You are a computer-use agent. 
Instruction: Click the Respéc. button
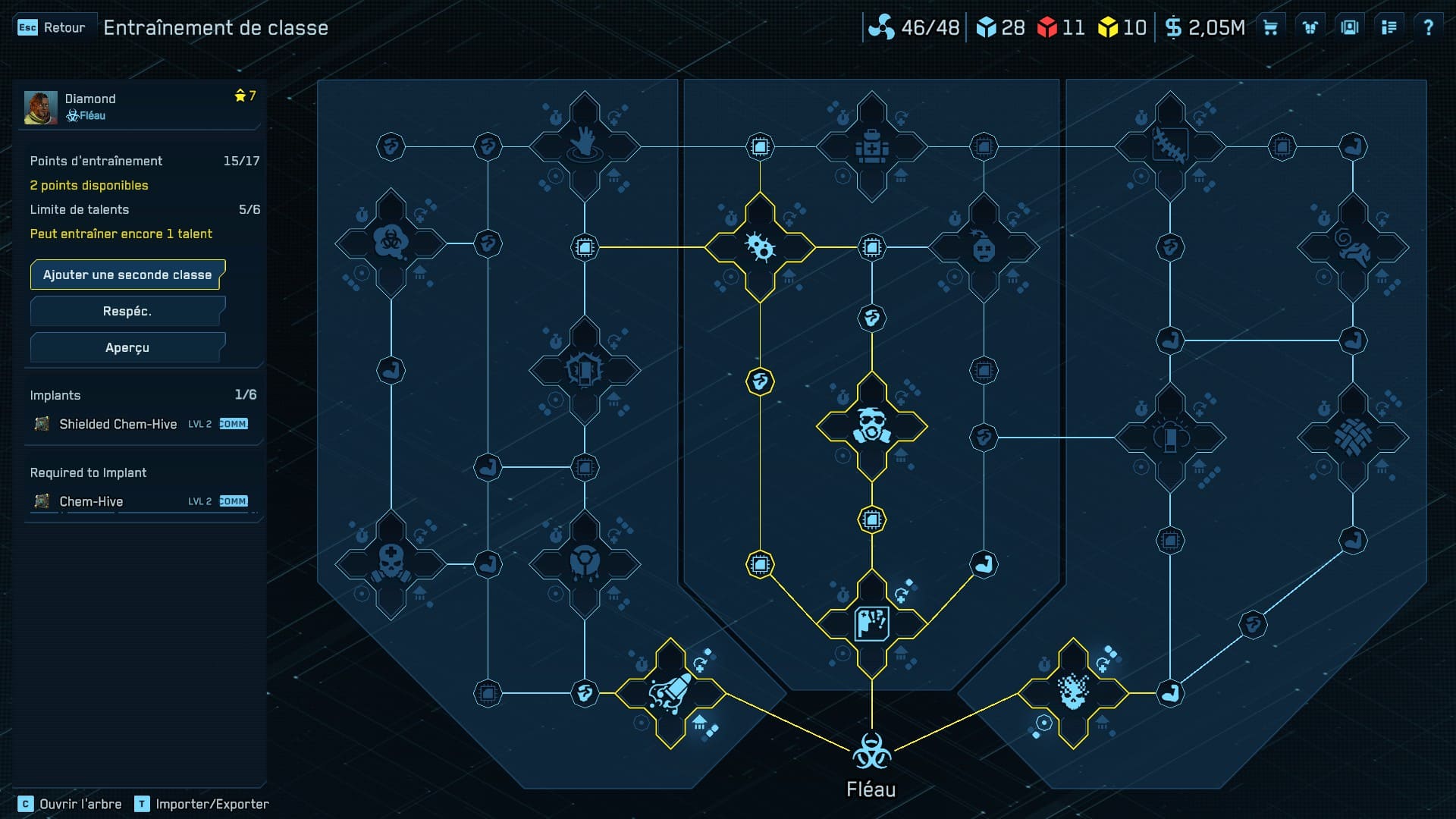(x=126, y=311)
